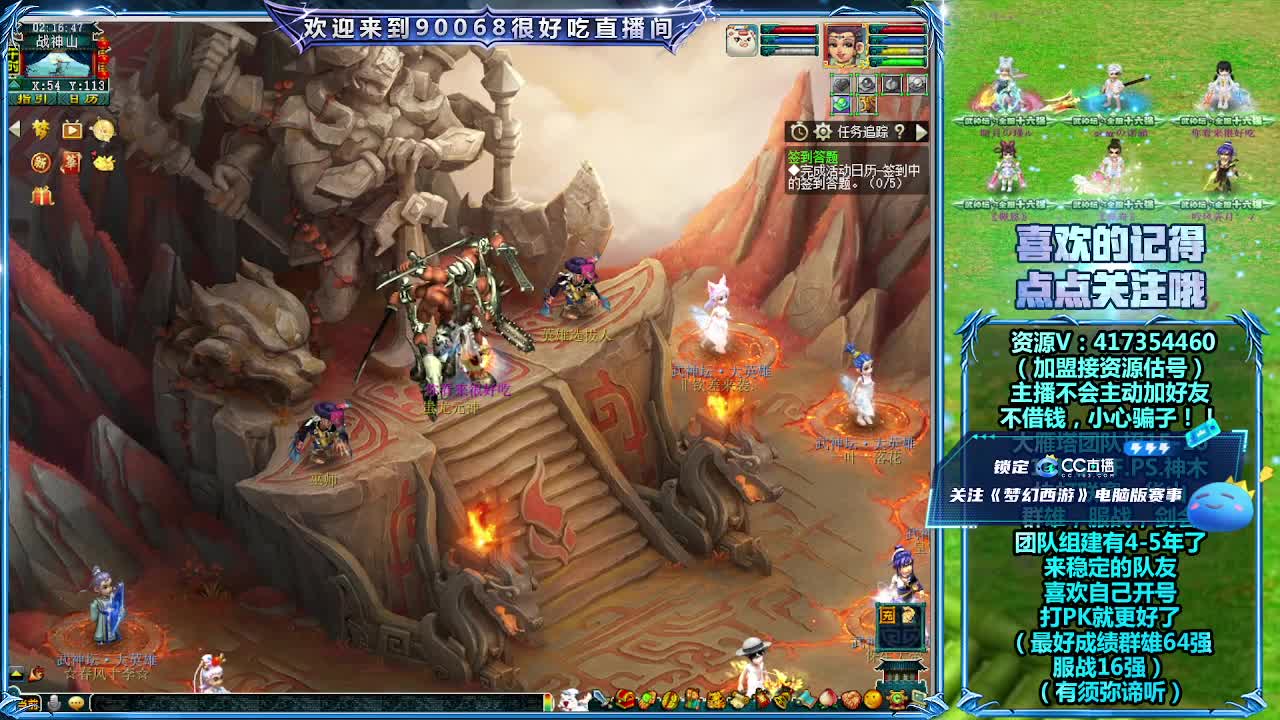Screen dimensions: 1280x720
Task: Click the top character portrait avatar
Action: (842, 45)
